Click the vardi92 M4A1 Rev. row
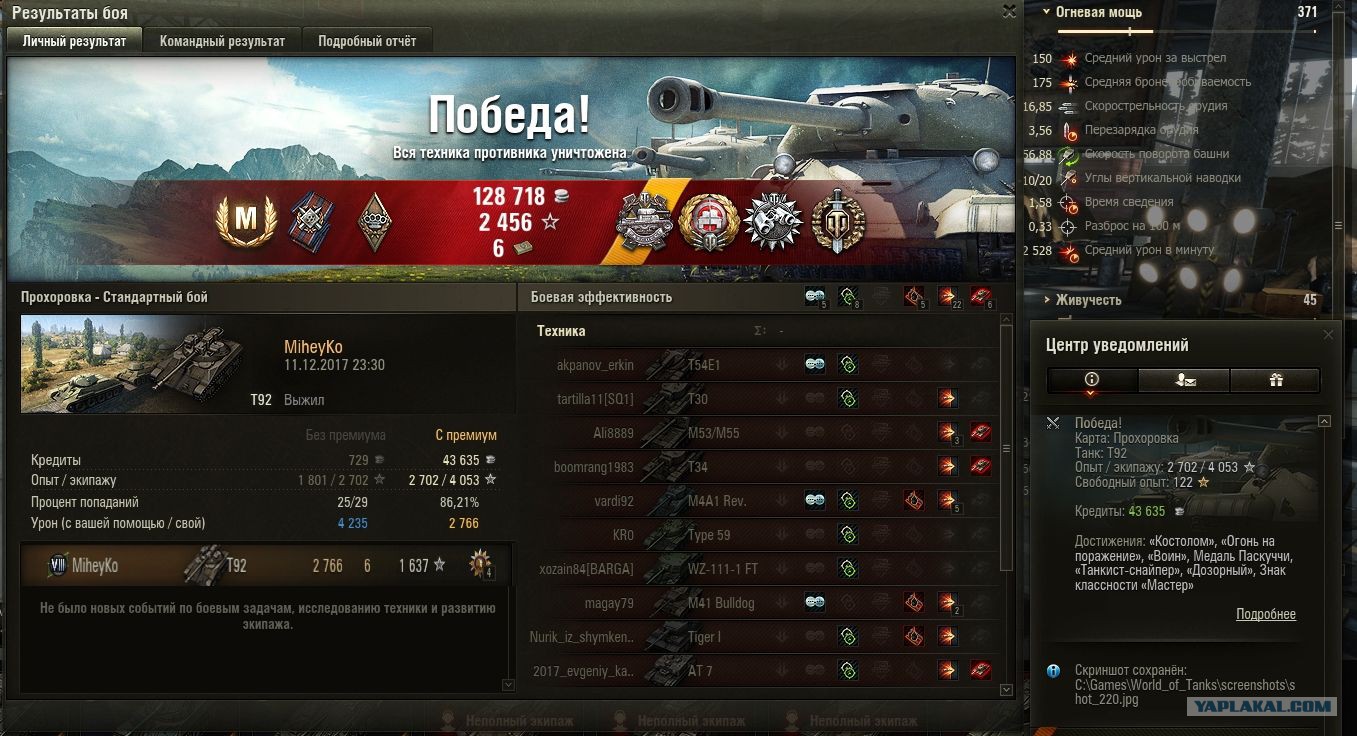This screenshot has width=1357, height=736. 700,501
